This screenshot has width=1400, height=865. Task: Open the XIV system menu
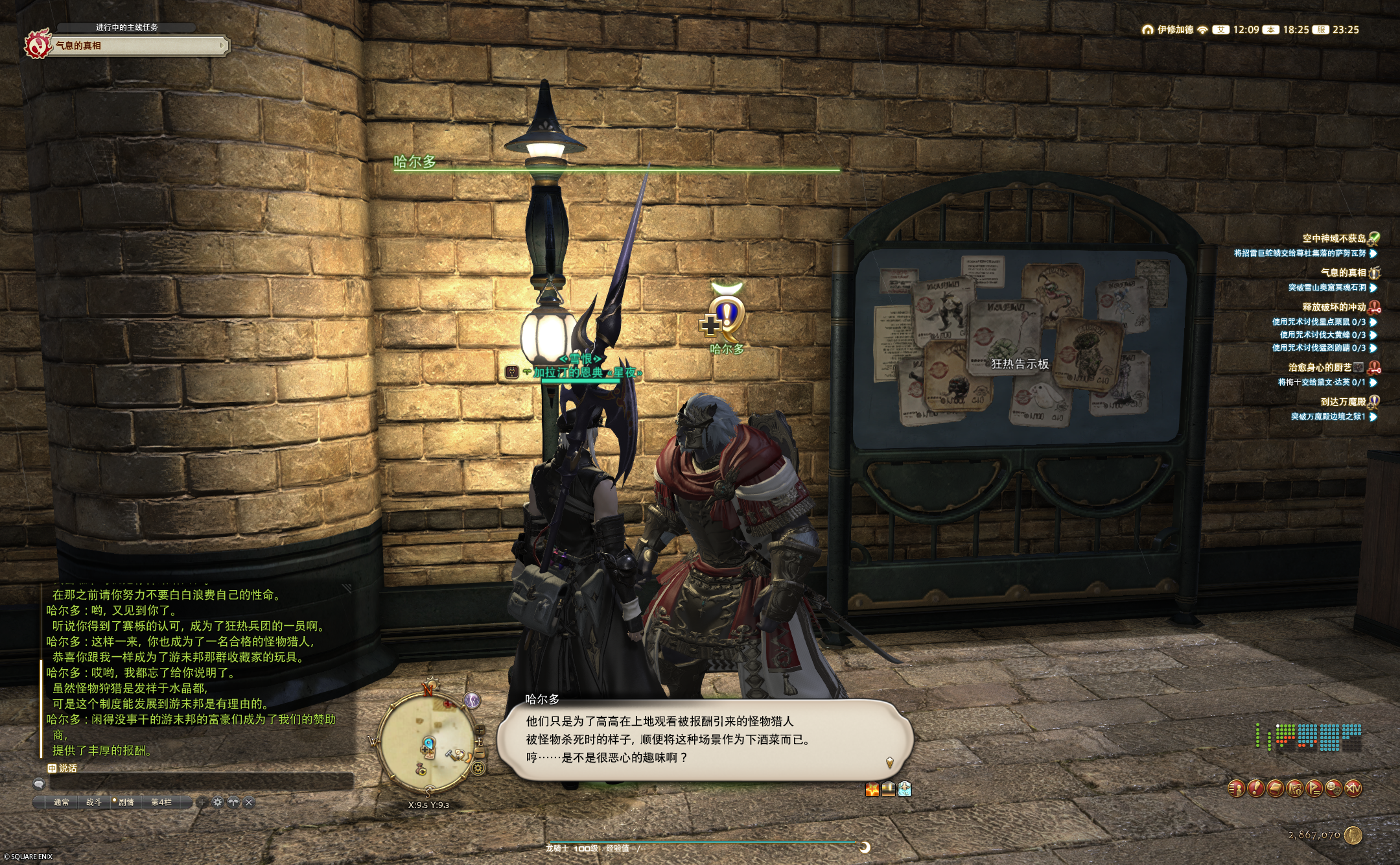pyautogui.click(x=1353, y=788)
